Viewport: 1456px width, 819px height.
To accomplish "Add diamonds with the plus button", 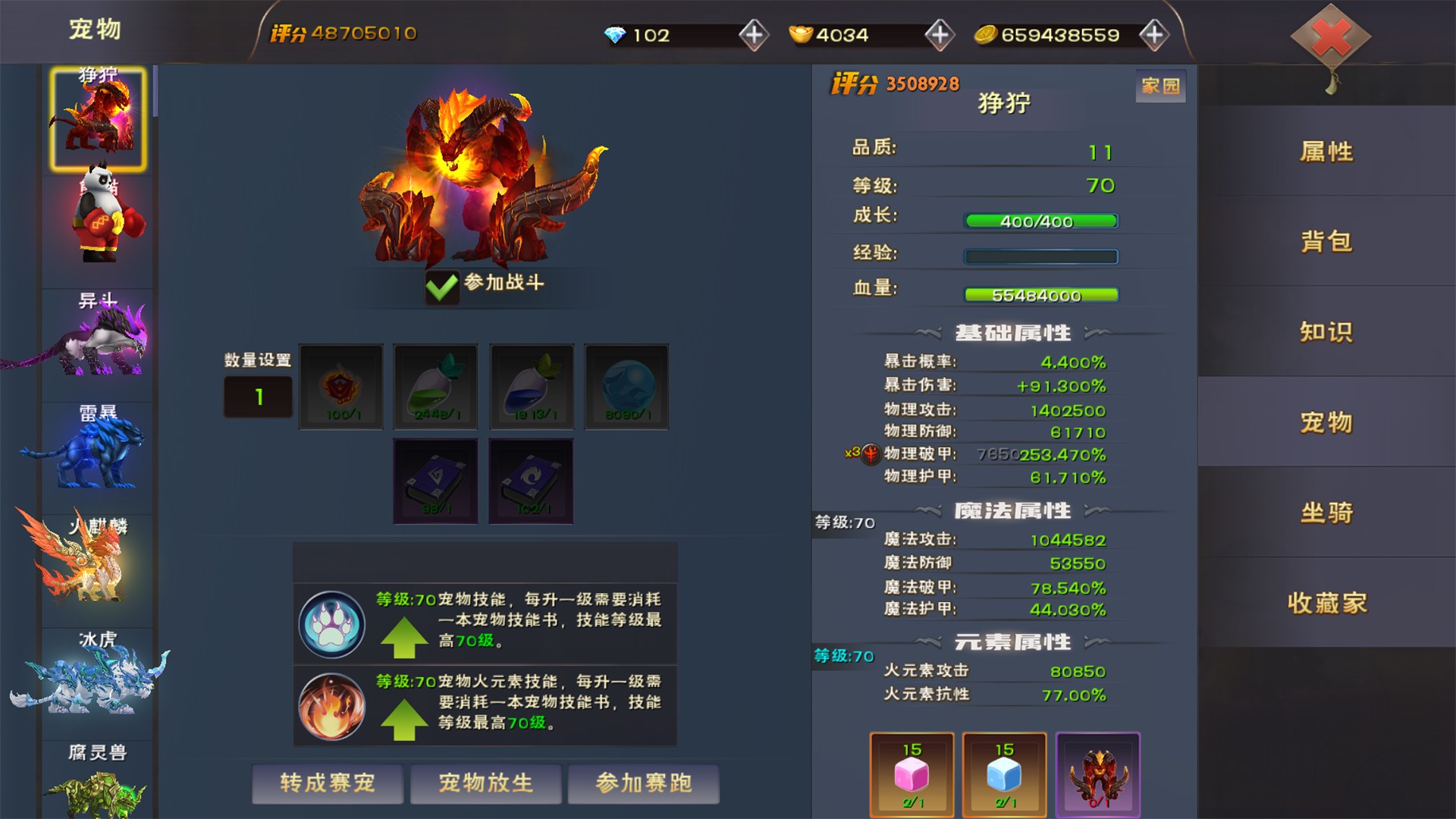I will (754, 35).
